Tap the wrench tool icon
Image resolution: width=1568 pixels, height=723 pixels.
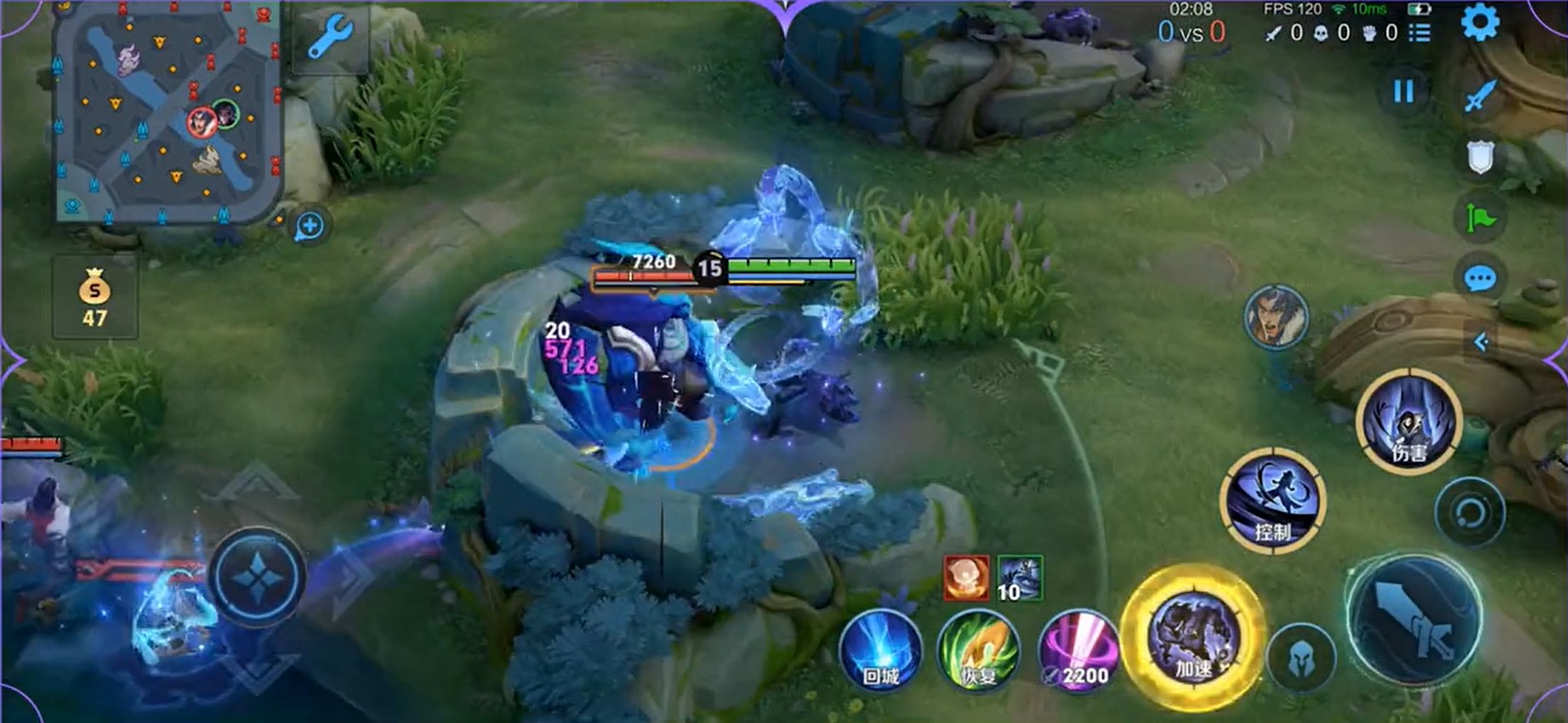tap(330, 39)
